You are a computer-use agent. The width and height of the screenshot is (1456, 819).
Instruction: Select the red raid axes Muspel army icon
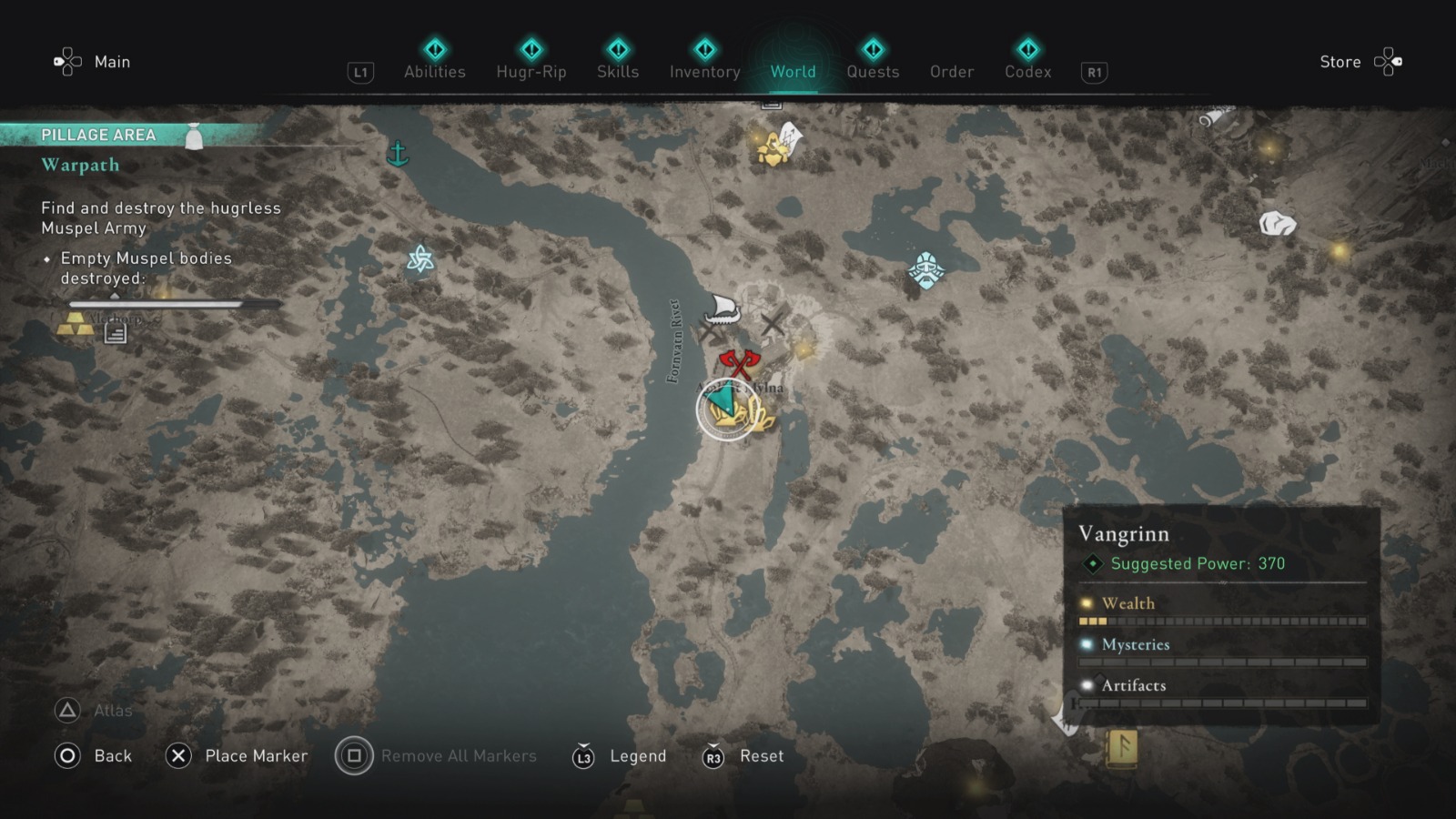[x=740, y=364]
